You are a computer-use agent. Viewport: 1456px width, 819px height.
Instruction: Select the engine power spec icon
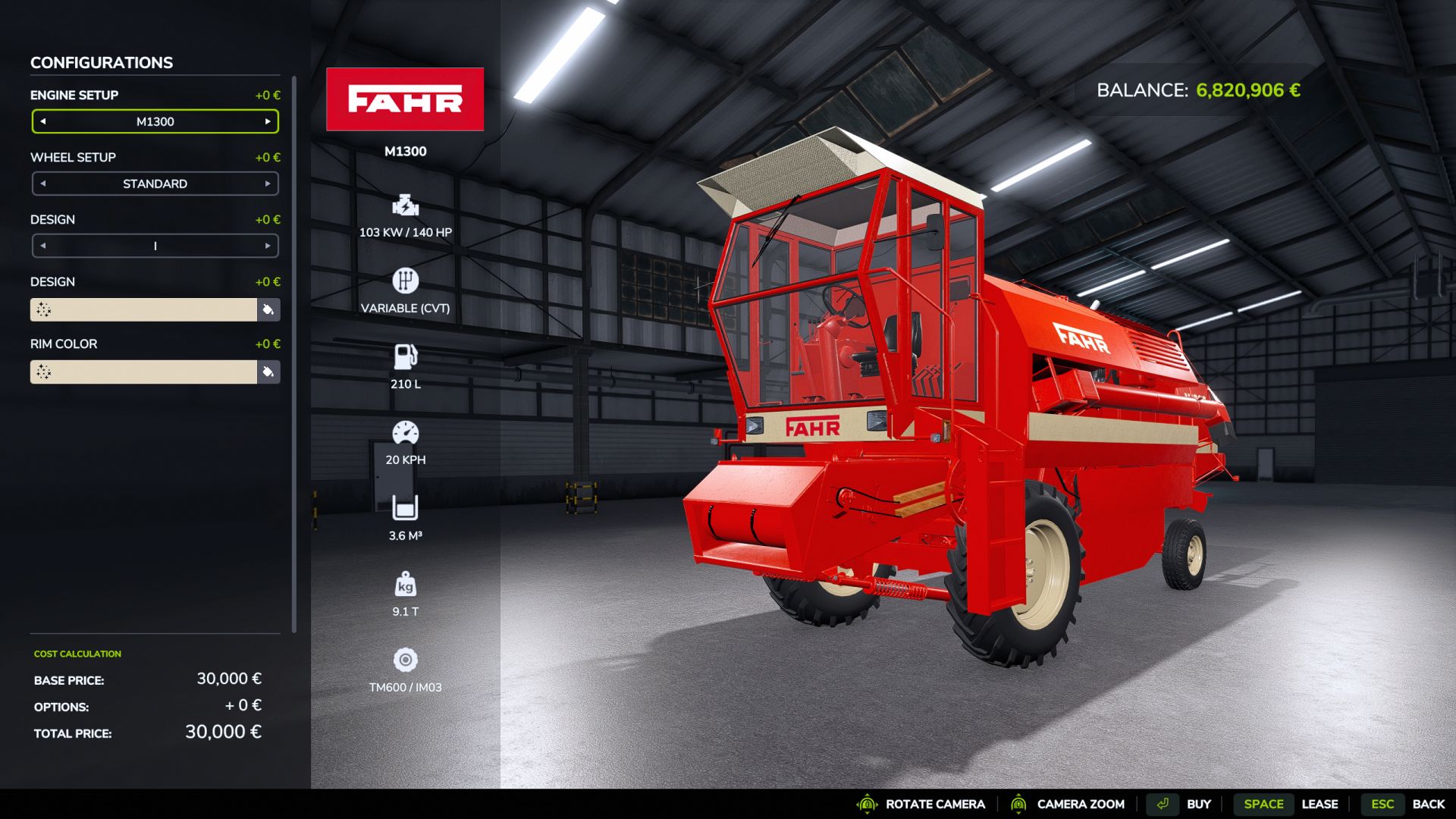tap(405, 206)
